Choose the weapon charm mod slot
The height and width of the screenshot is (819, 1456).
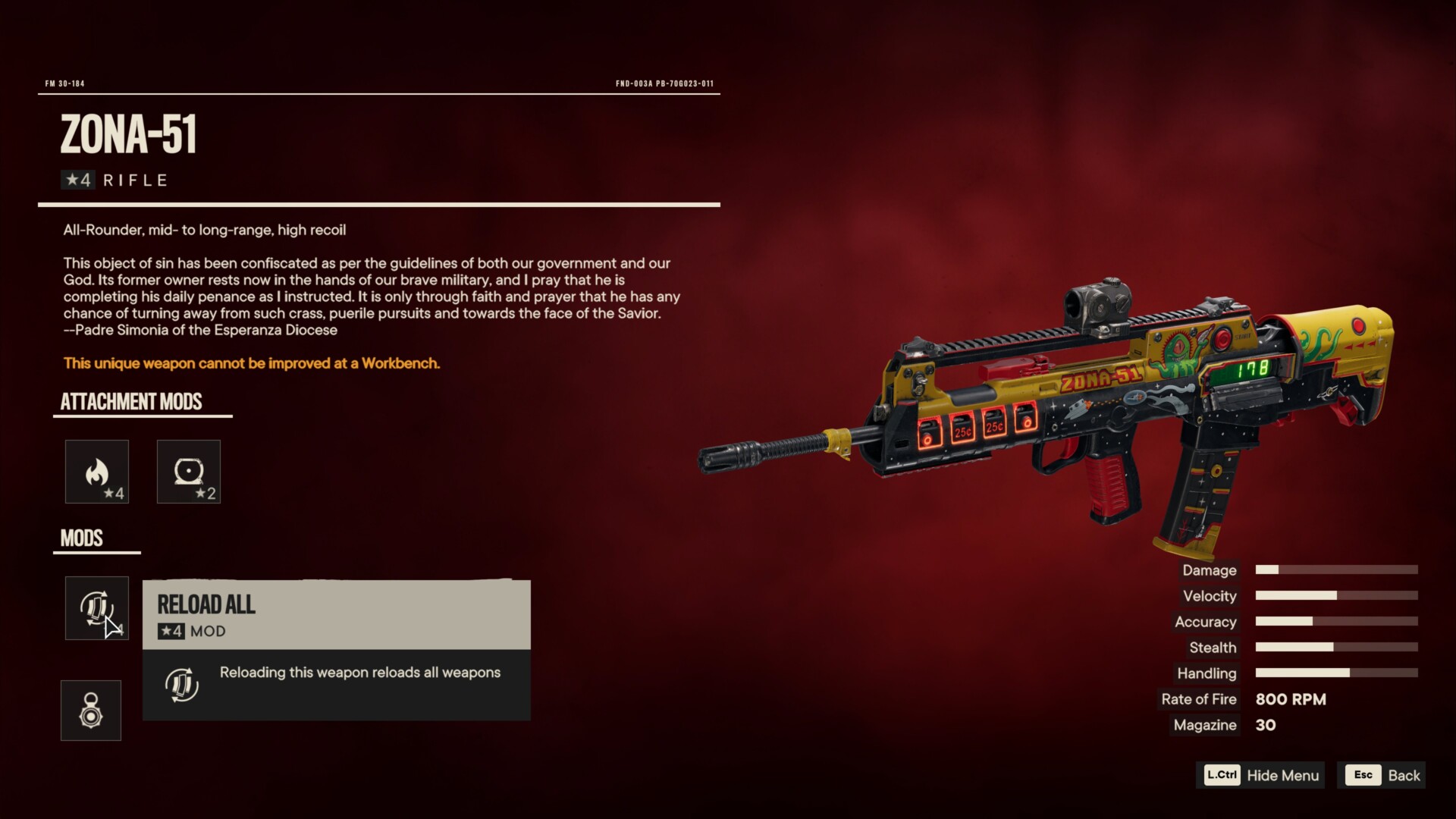pyautogui.click(x=91, y=711)
